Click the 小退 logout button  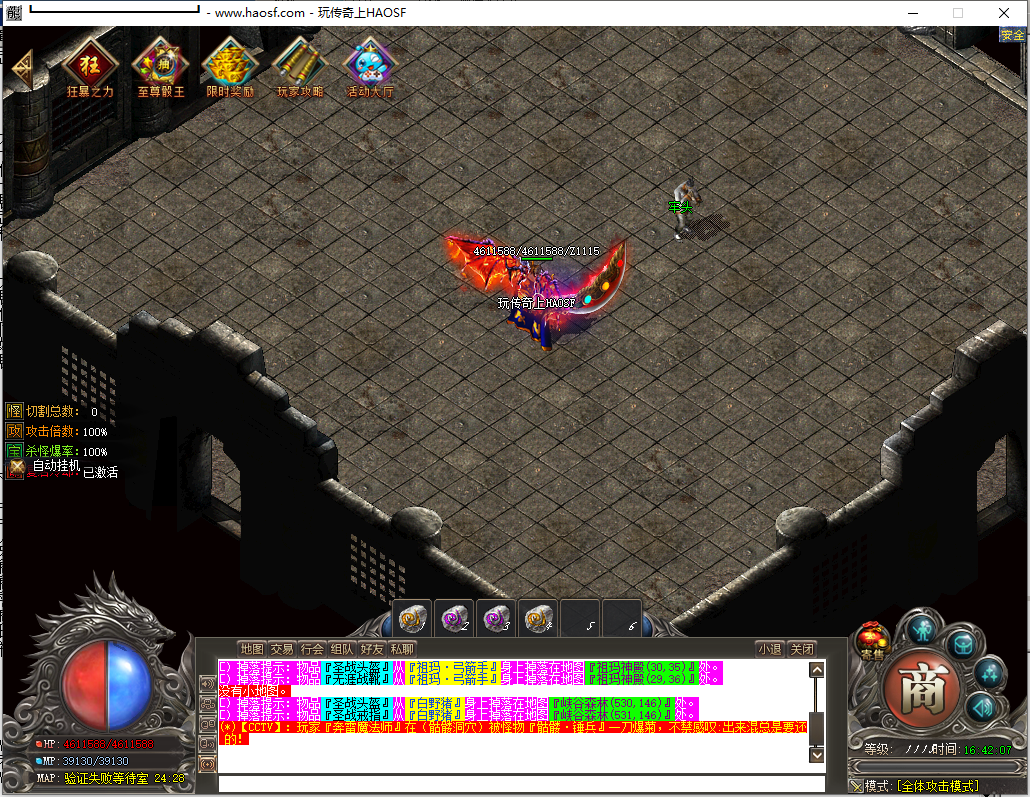[x=769, y=649]
